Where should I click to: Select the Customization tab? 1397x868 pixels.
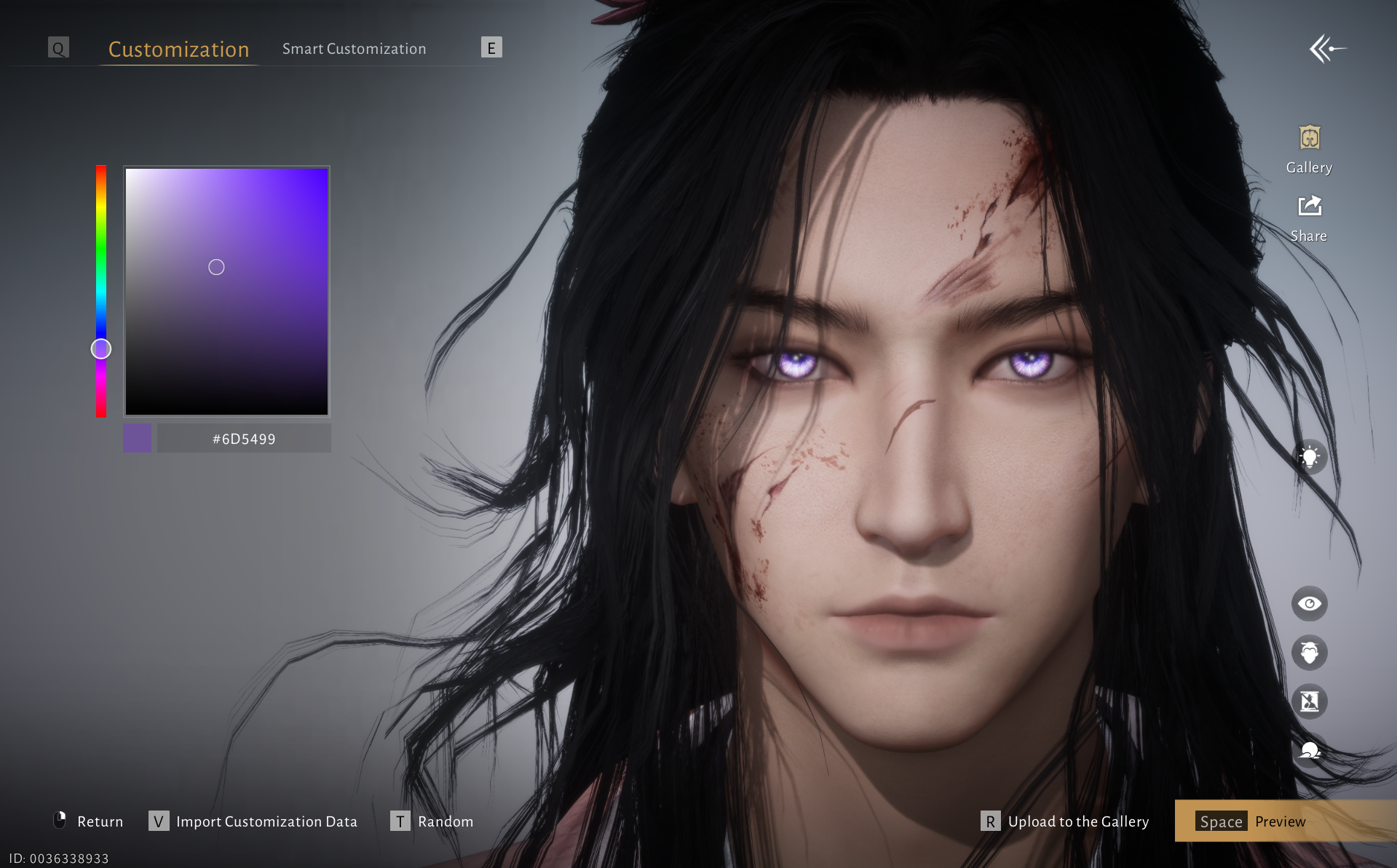(x=178, y=49)
